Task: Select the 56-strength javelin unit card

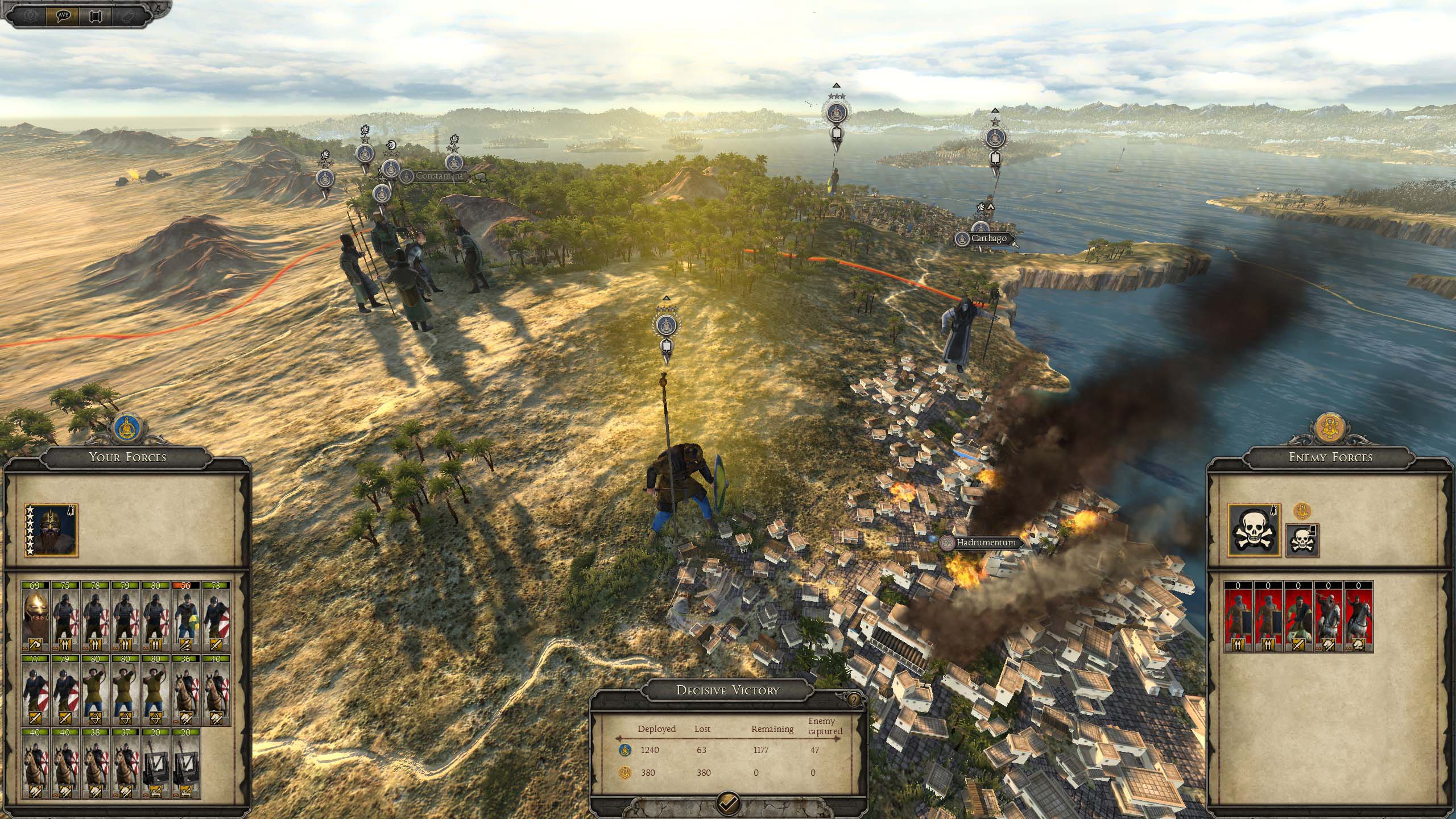Action: pyautogui.click(x=186, y=615)
